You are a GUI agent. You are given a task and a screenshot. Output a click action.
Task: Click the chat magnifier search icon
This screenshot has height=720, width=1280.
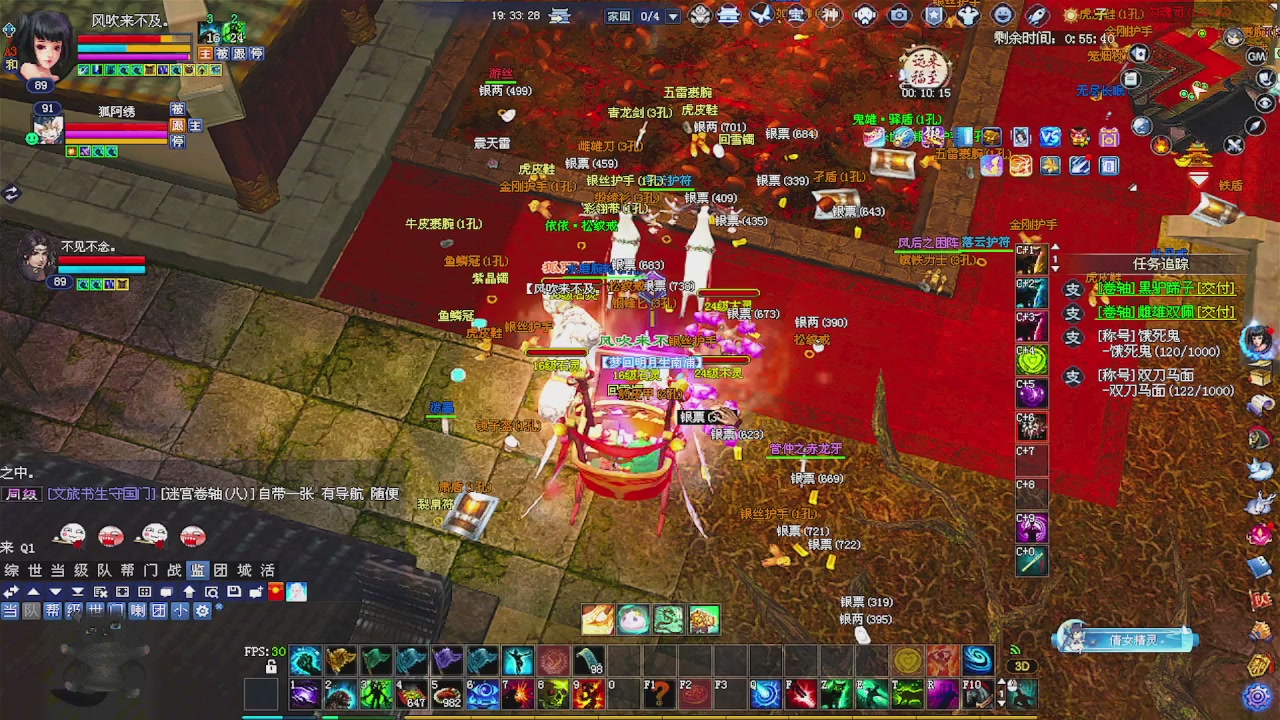(x=210, y=592)
